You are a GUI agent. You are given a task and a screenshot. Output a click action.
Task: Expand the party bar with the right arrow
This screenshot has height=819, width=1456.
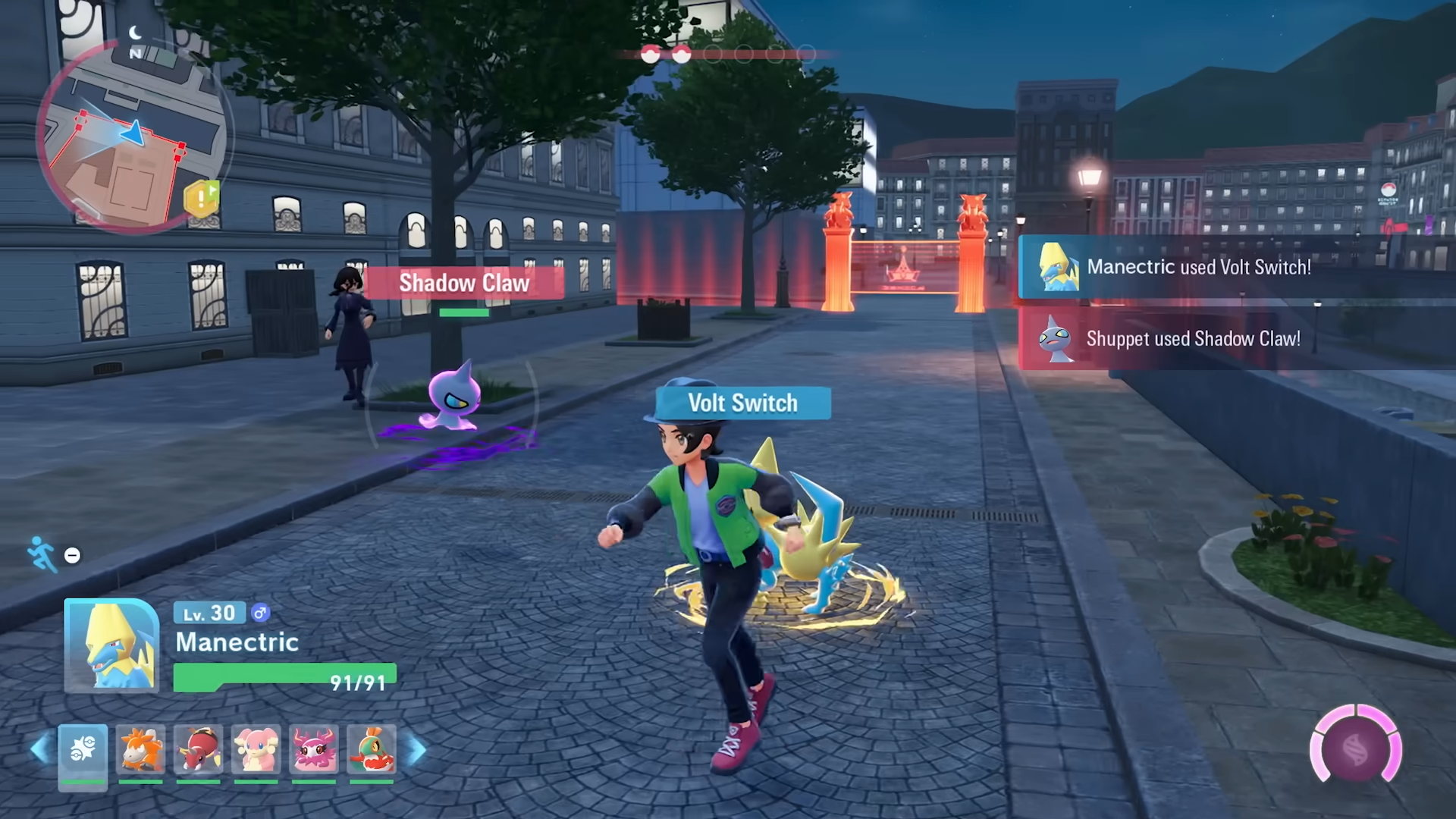coord(418,749)
